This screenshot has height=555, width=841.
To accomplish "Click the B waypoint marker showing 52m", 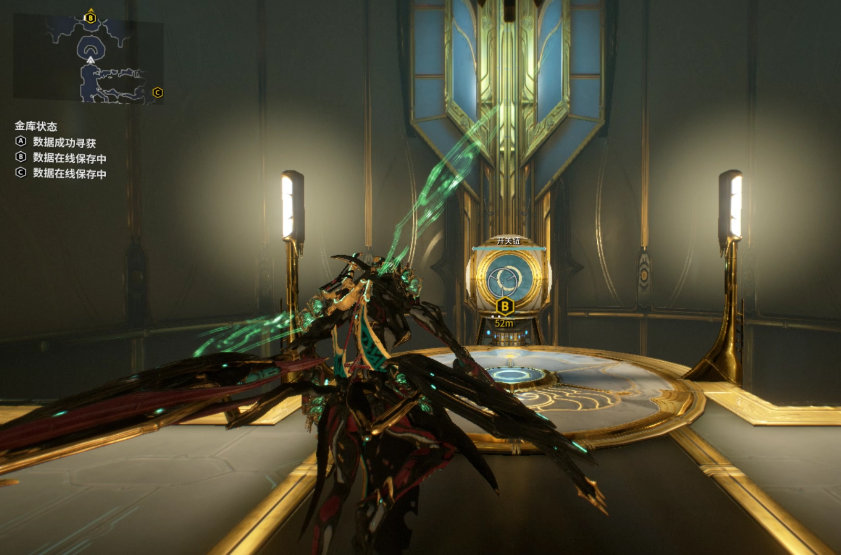I will pos(505,305).
